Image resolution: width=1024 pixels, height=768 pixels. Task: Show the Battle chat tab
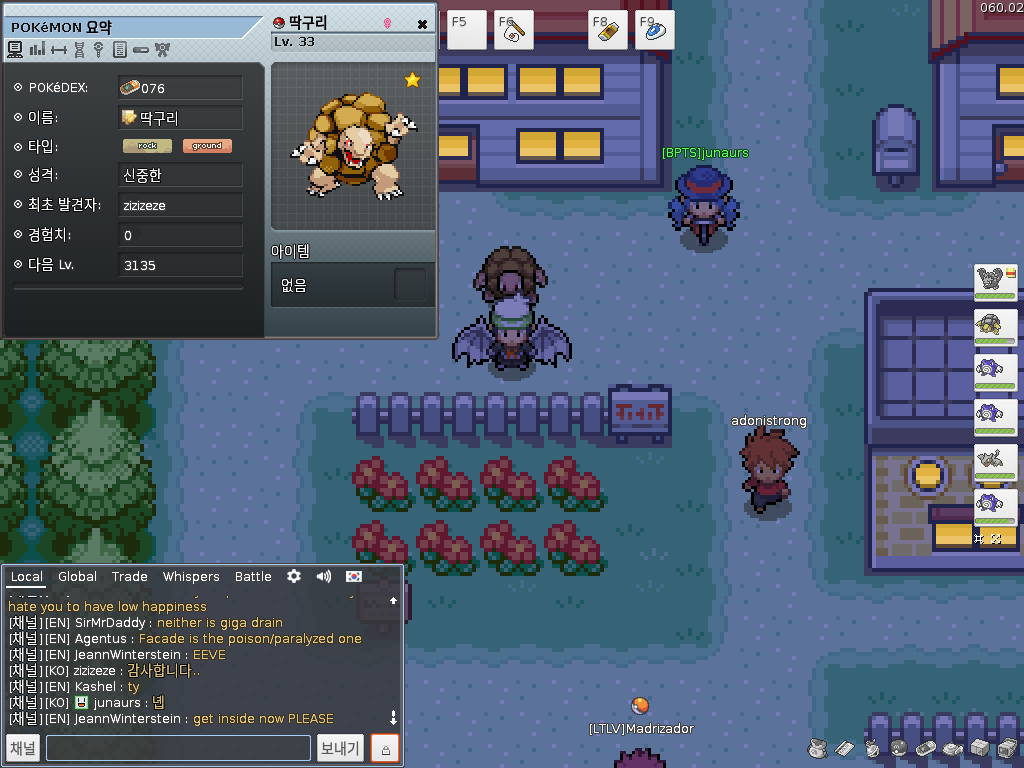[253, 577]
